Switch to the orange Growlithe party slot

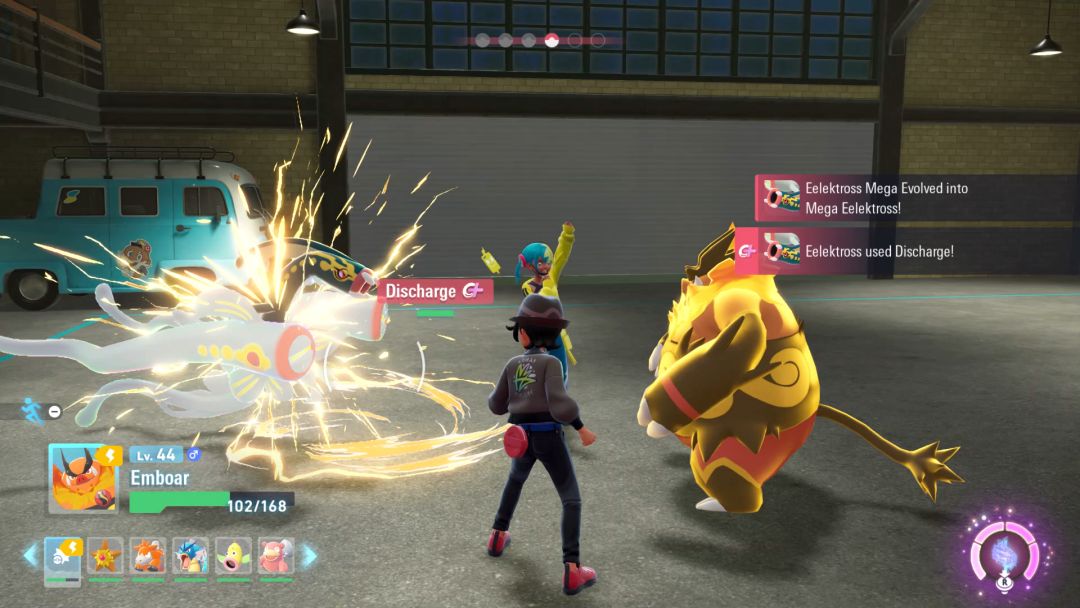point(147,556)
